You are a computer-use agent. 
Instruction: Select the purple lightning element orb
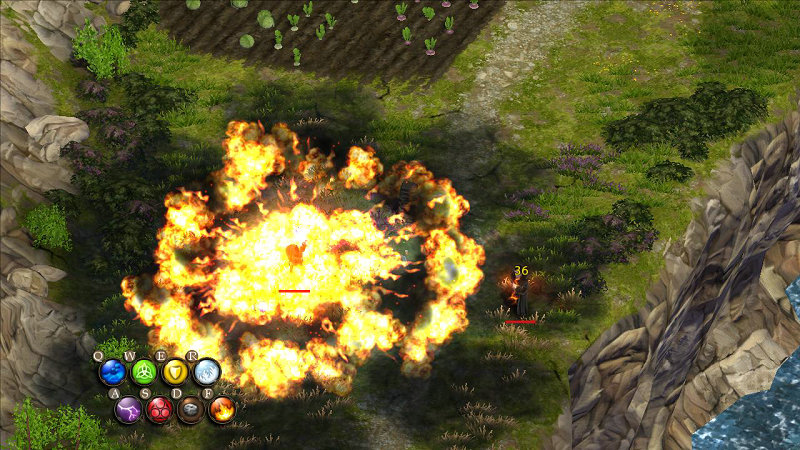(128, 409)
